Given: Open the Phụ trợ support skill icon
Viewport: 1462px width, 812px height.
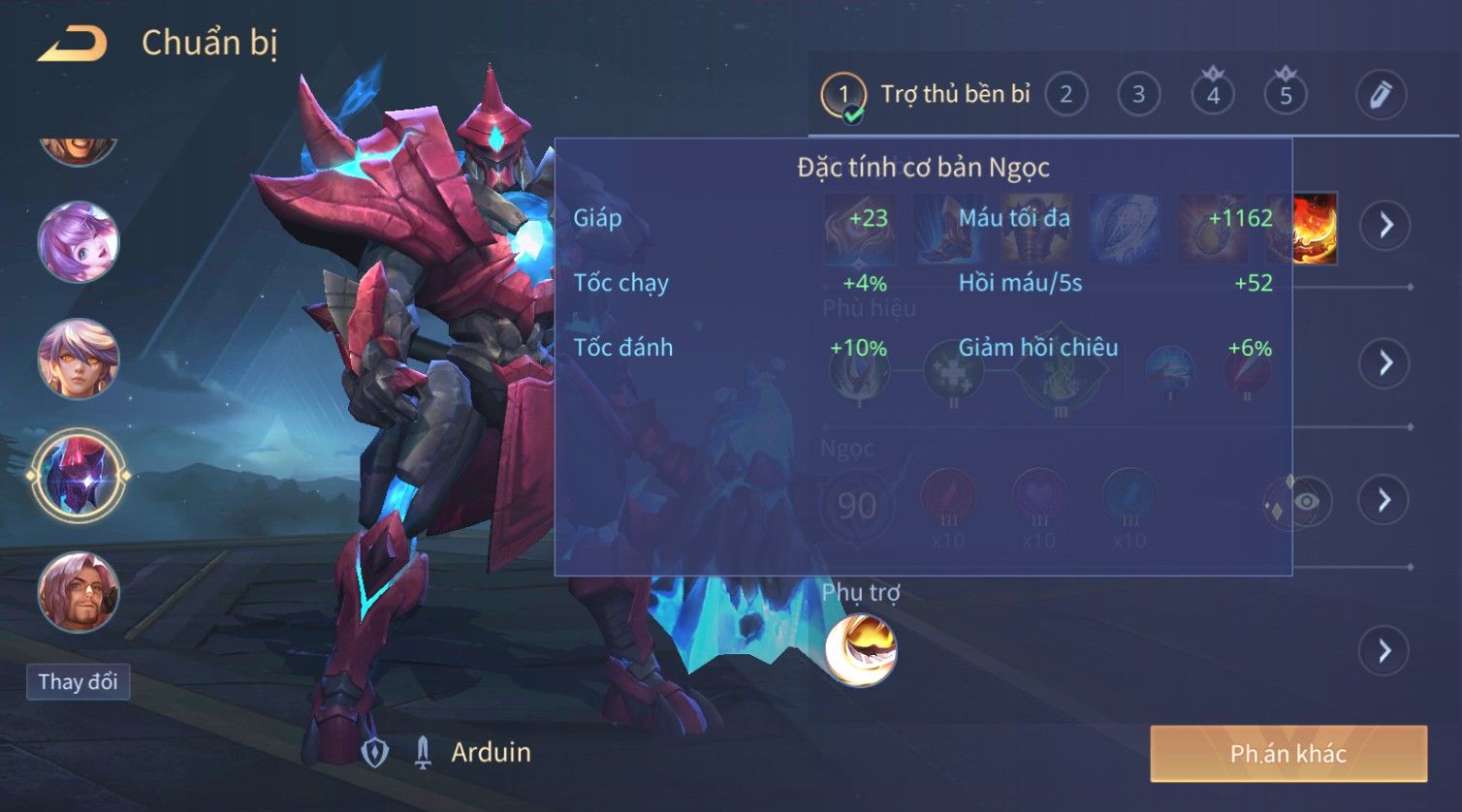Looking at the screenshot, I should pyautogui.click(x=861, y=650).
